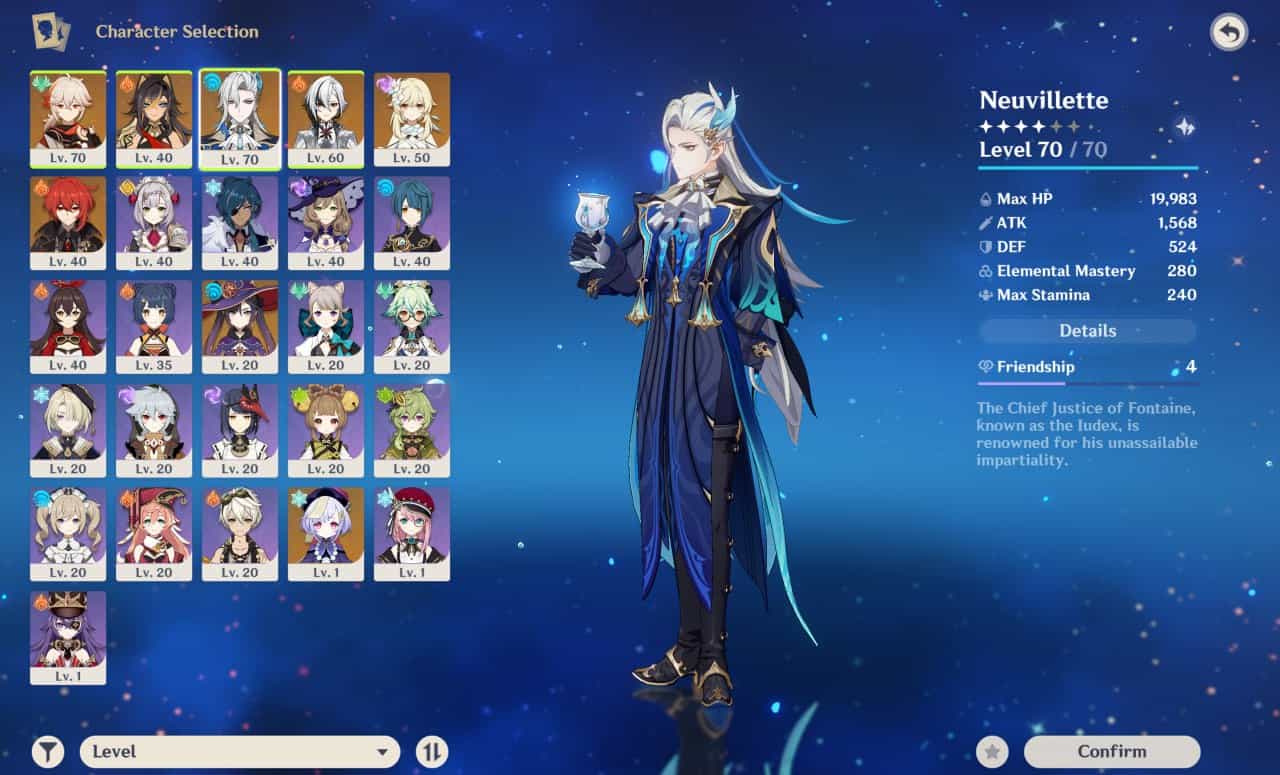Pick Kaeya from the character grid
Viewport: 1280px width, 775px height.
(x=240, y=223)
